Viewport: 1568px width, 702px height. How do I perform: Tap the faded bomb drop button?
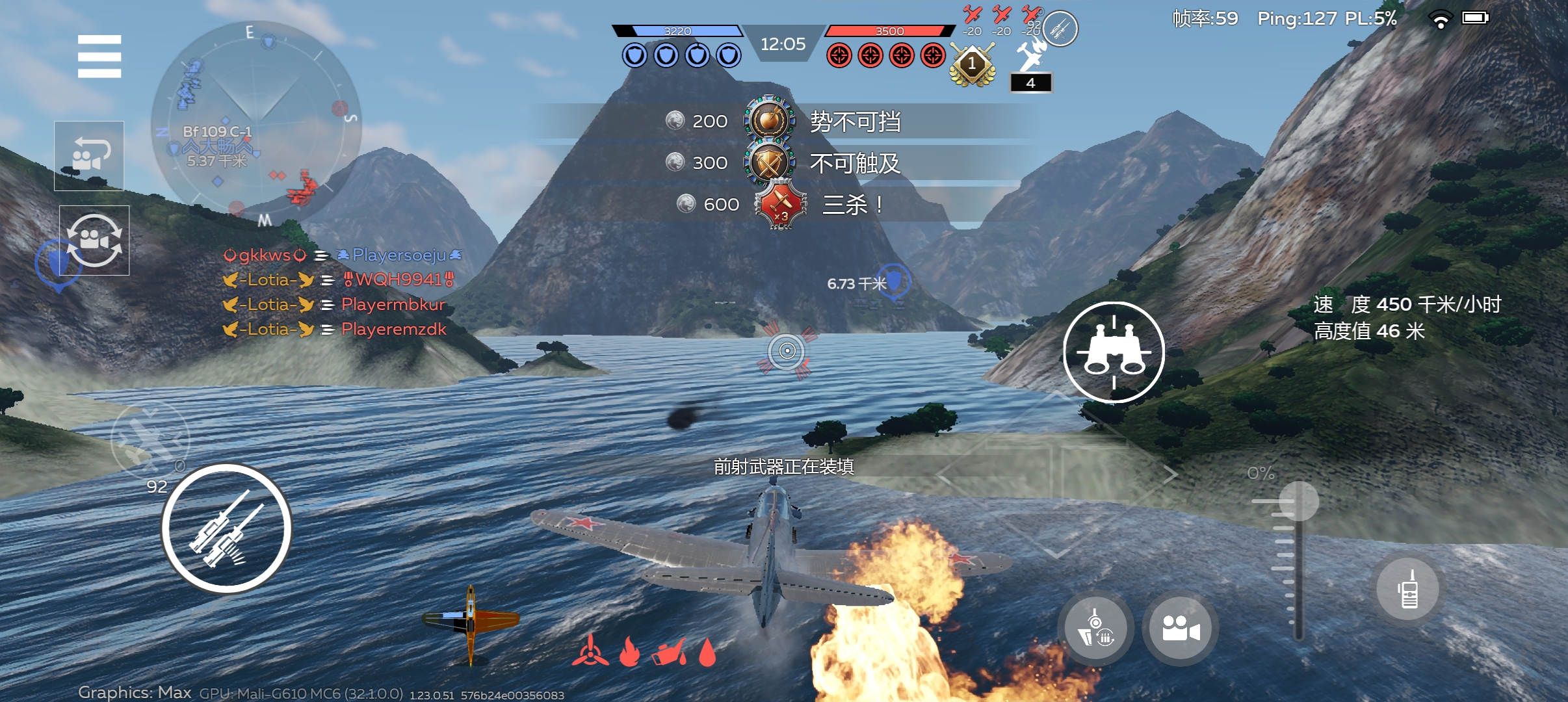click(150, 439)
